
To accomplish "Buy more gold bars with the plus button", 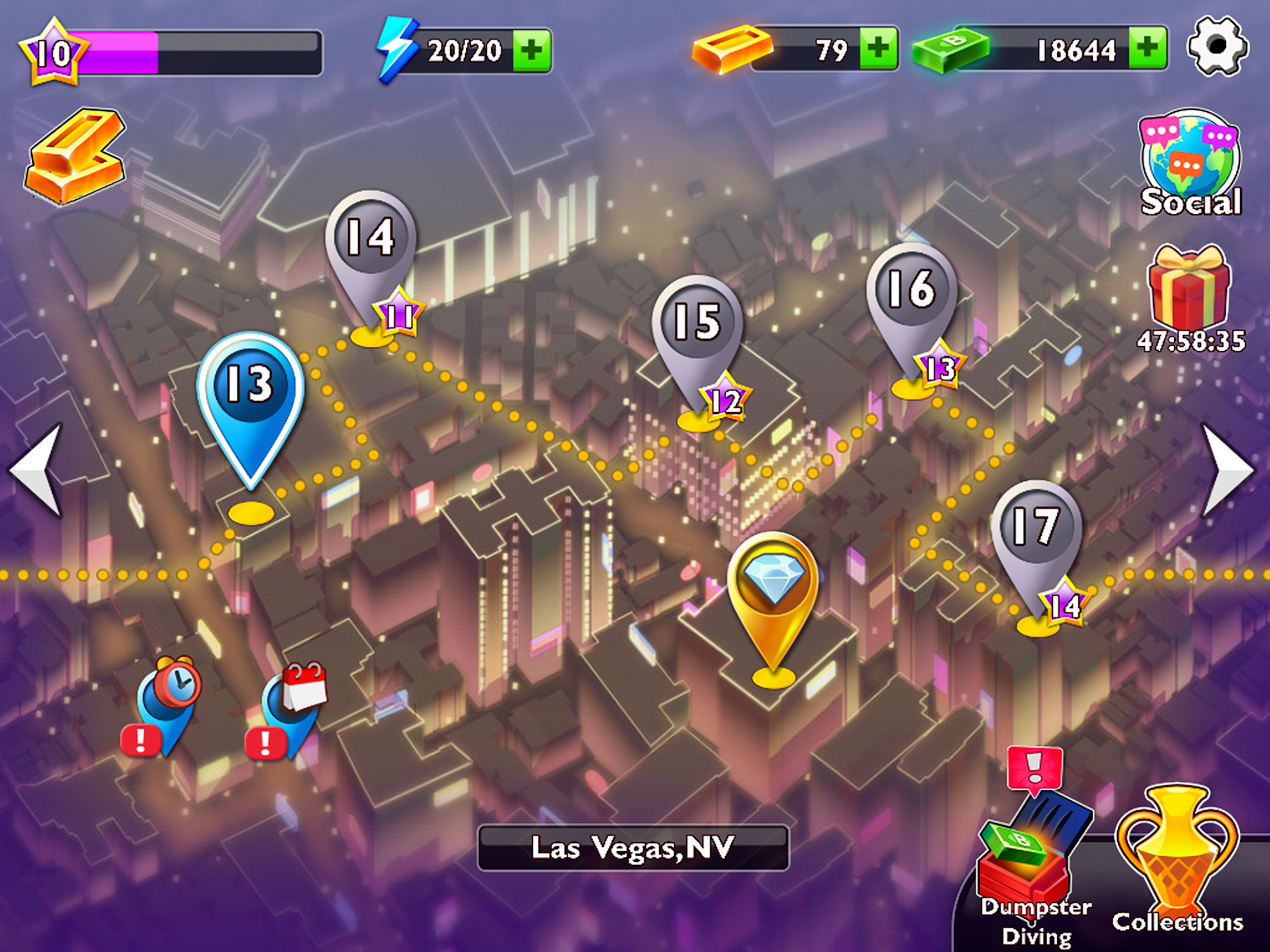I will click(878, 49).
